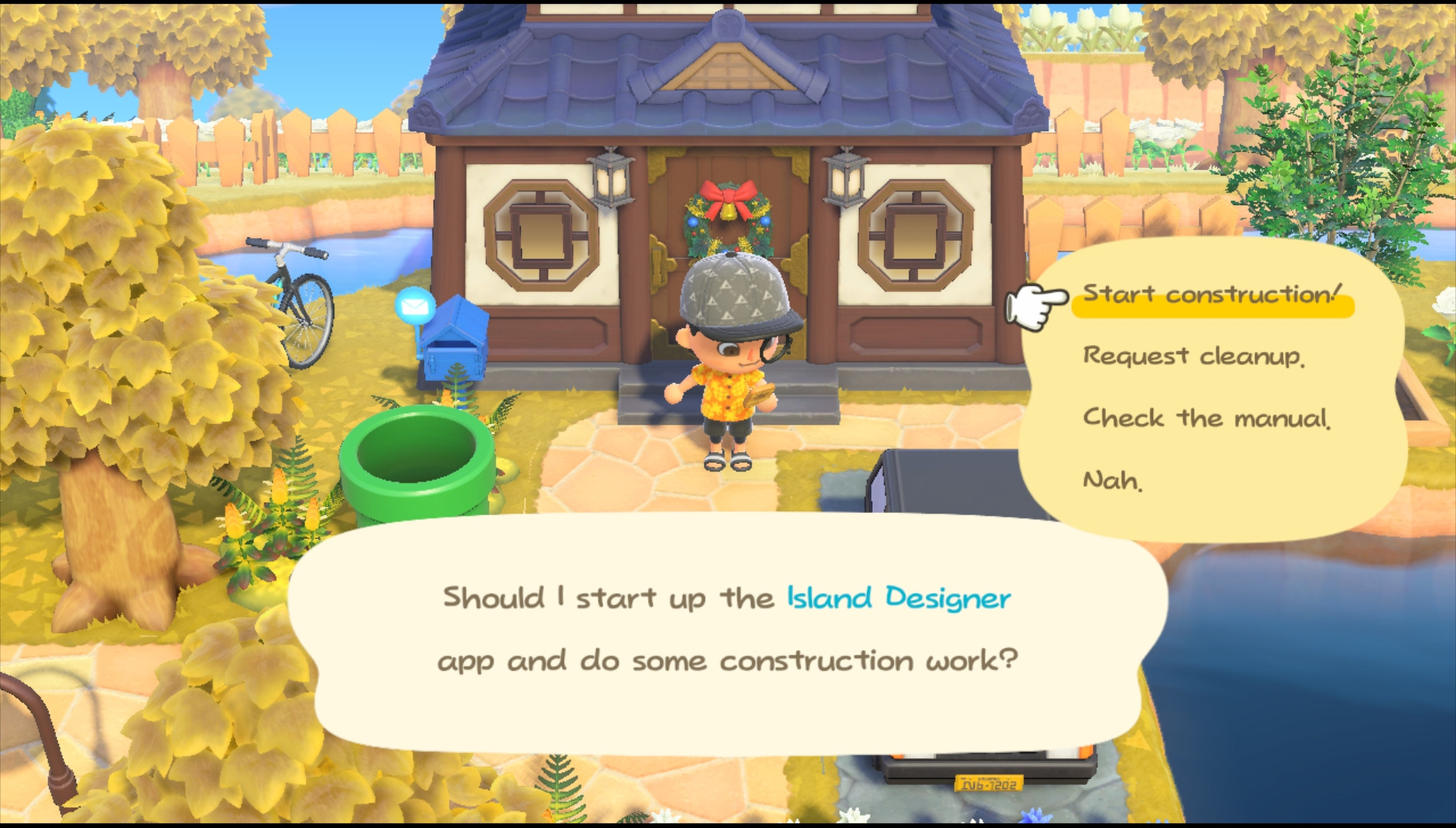Click the right hanging lantern
The width and height of the screenshot is (1456, 828).
pyautogui.click(x=844, y=180)
